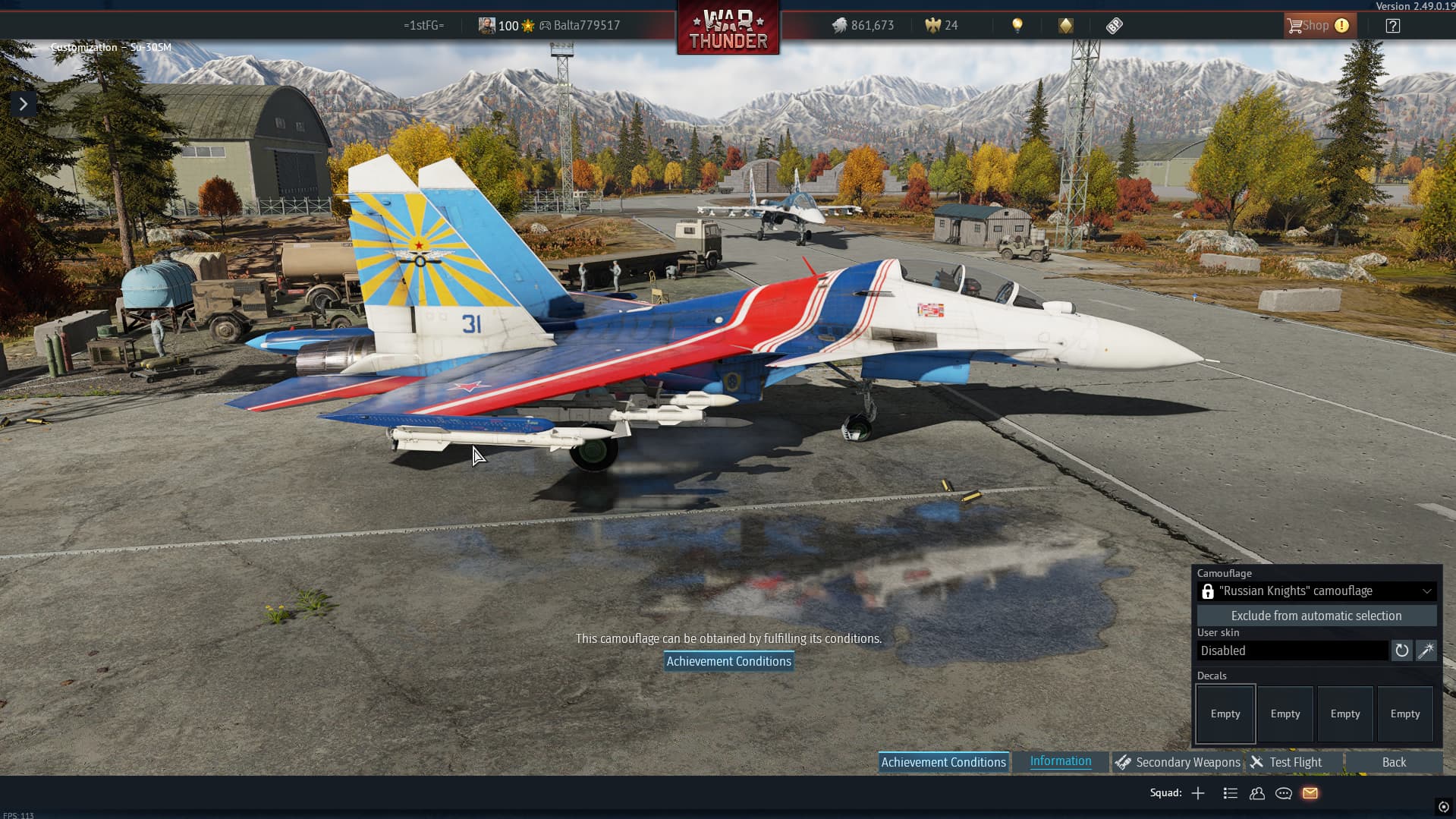Click the player profile Balta779517
Screen dimensions: 1456x819
[586, 26]
